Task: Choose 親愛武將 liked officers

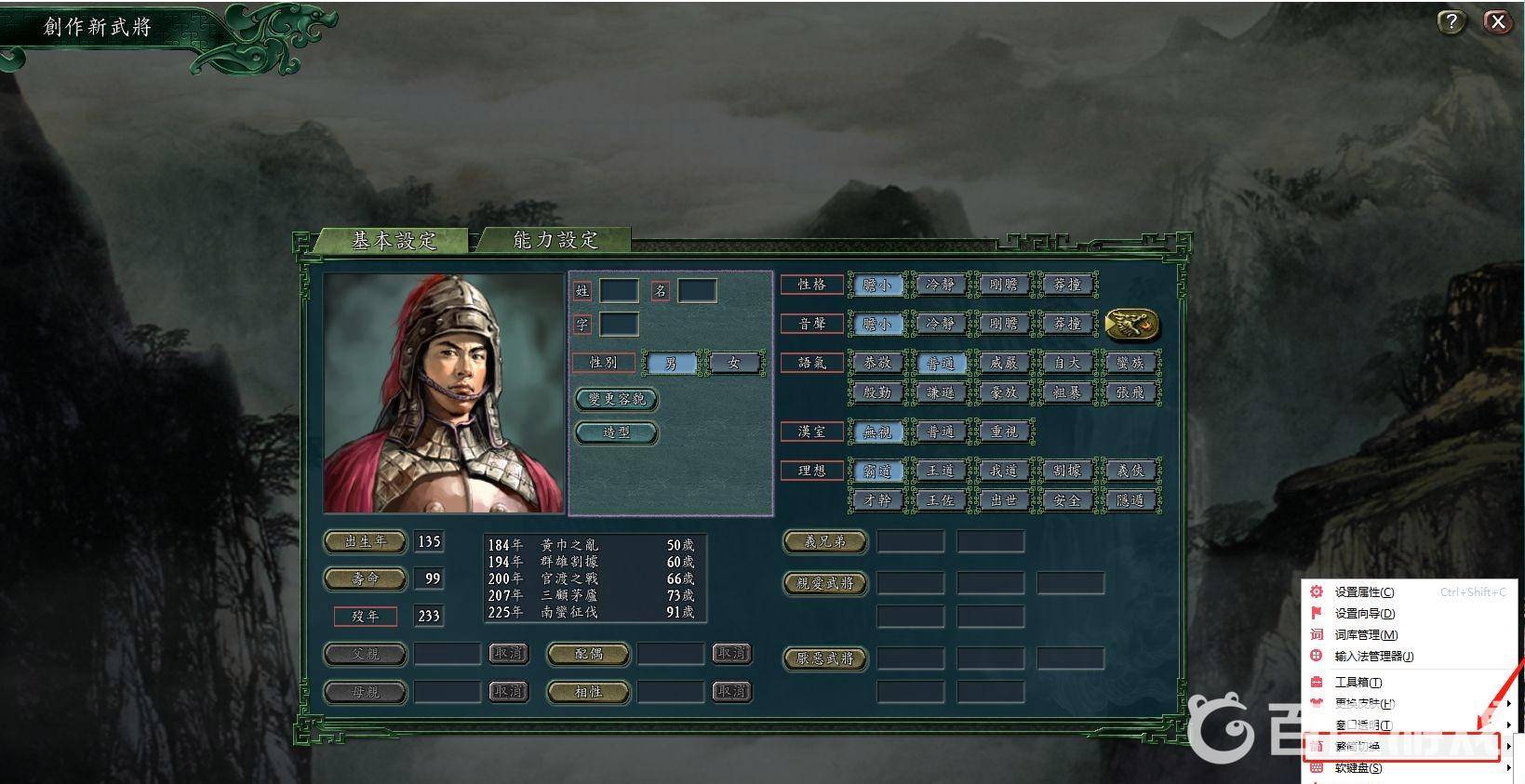Action: (x=824, y=583)
